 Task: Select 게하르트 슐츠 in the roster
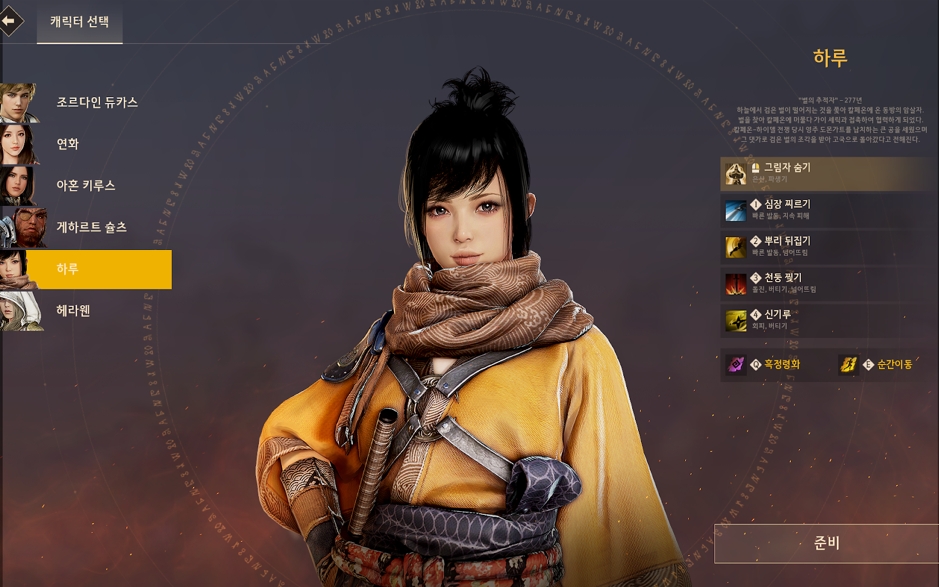point(91,228)
